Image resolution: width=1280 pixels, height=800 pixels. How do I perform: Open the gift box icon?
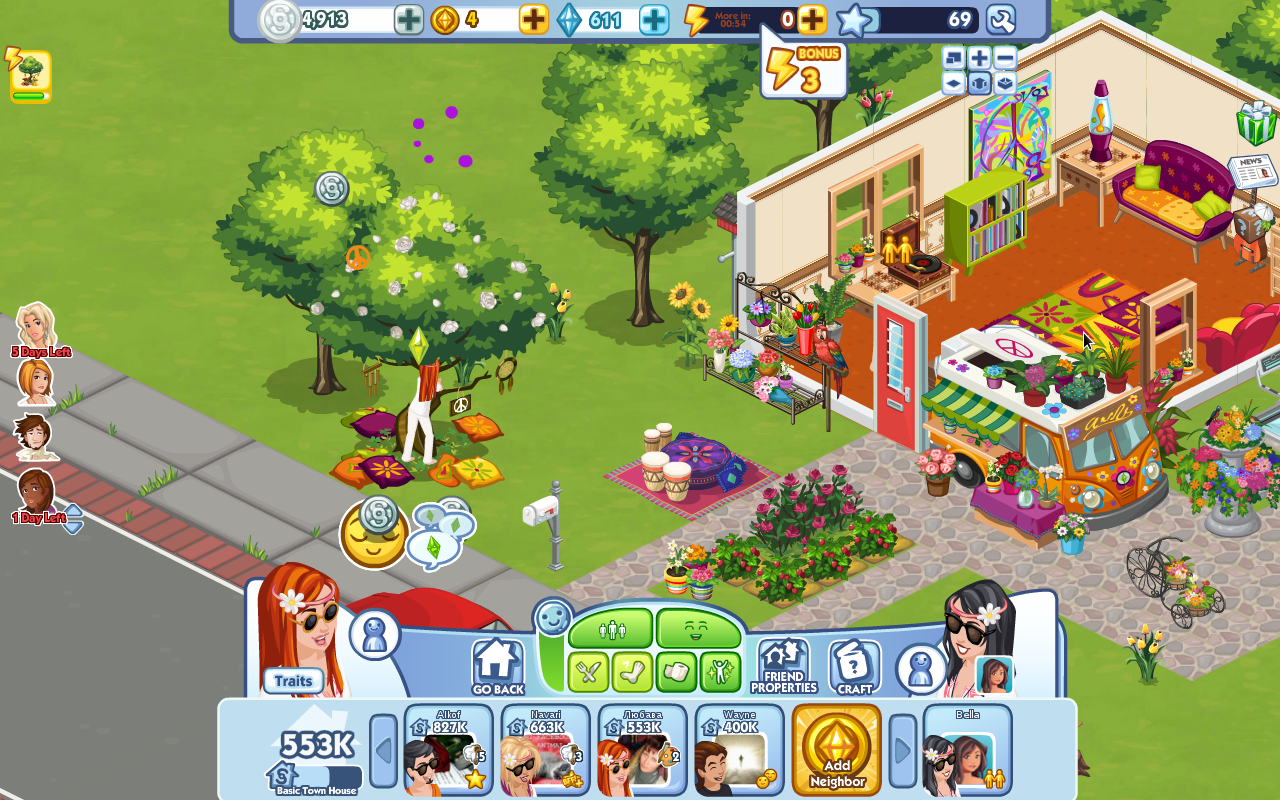pos(1256,123)
